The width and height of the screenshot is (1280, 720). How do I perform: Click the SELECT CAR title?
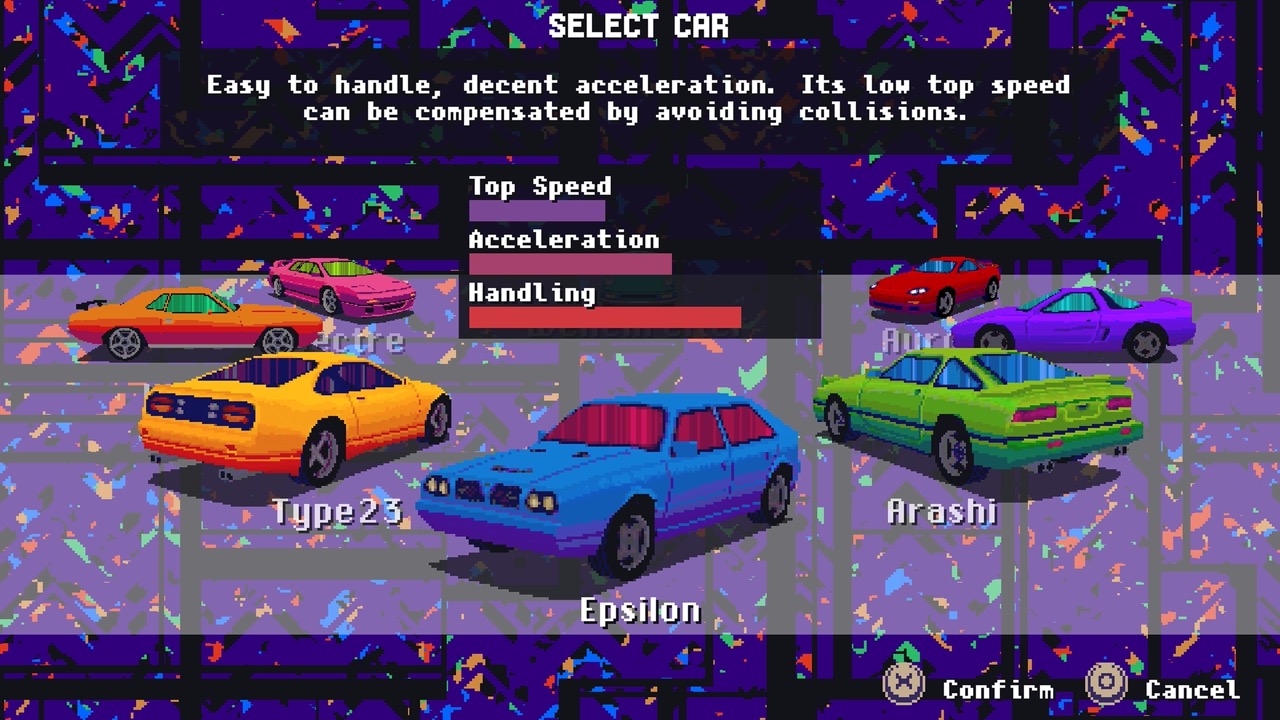tap(640, 25)
